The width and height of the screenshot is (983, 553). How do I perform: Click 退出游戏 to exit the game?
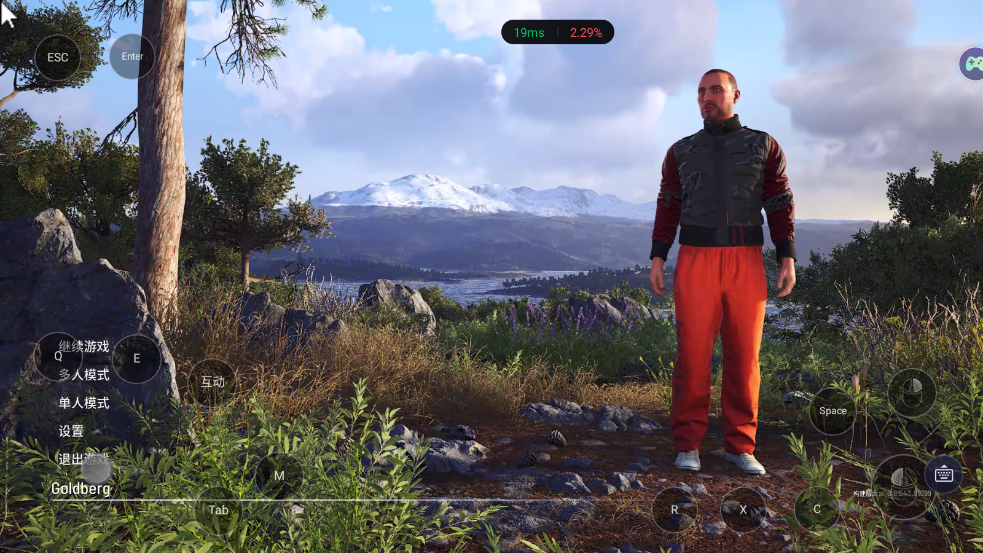tap(84, 460)
